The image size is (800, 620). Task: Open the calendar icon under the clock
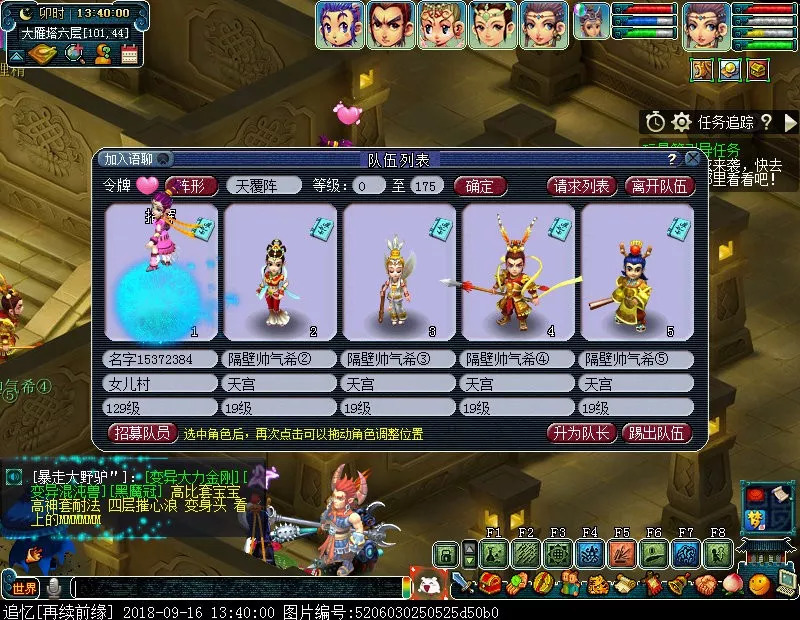(x=129, y=54)
